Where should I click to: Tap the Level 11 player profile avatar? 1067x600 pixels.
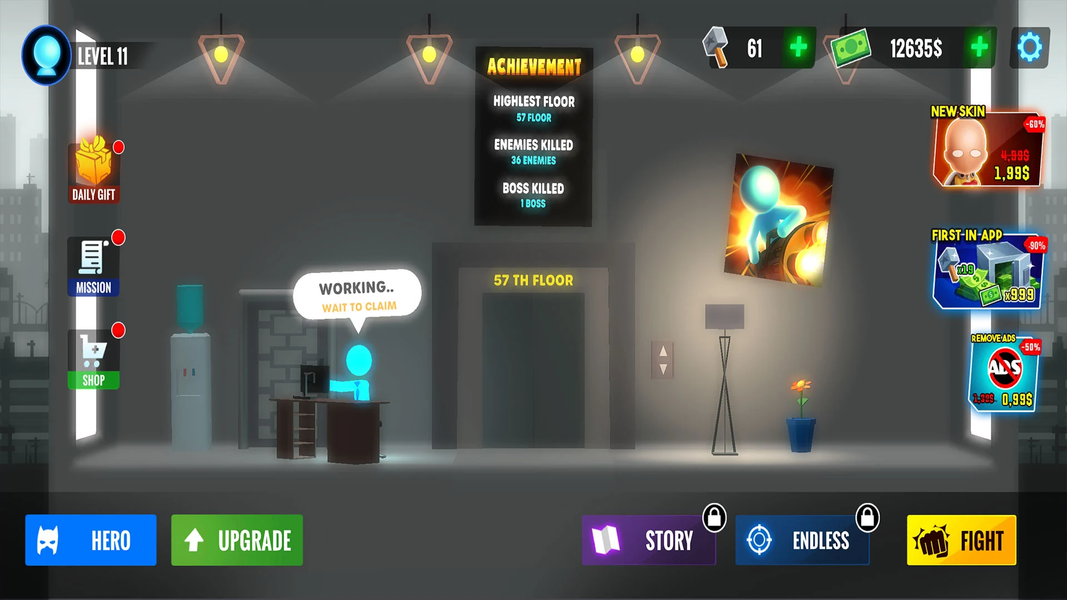(46, 54)
